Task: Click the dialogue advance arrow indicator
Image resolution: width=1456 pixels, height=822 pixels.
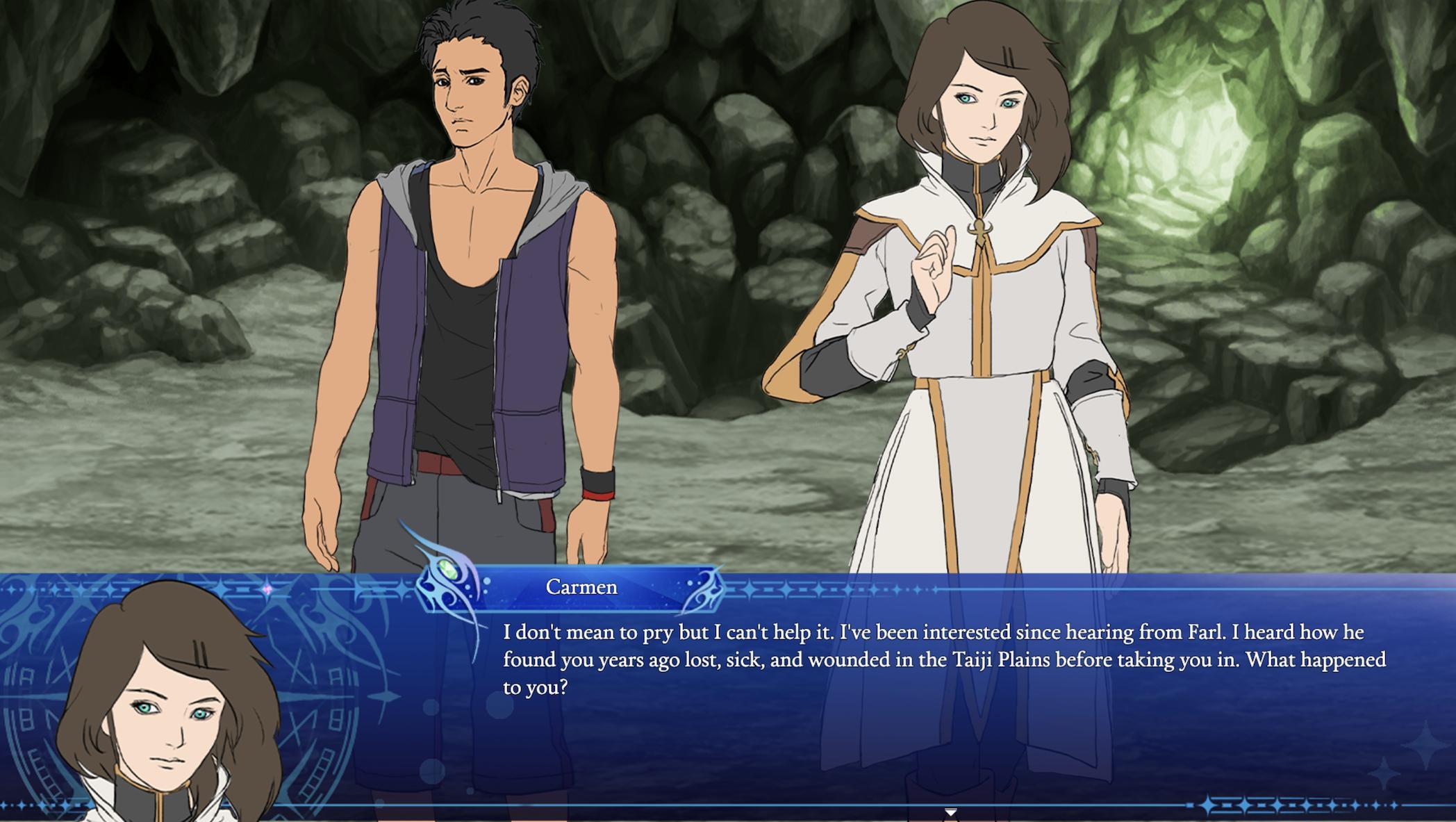Action: tap(950, 812)
